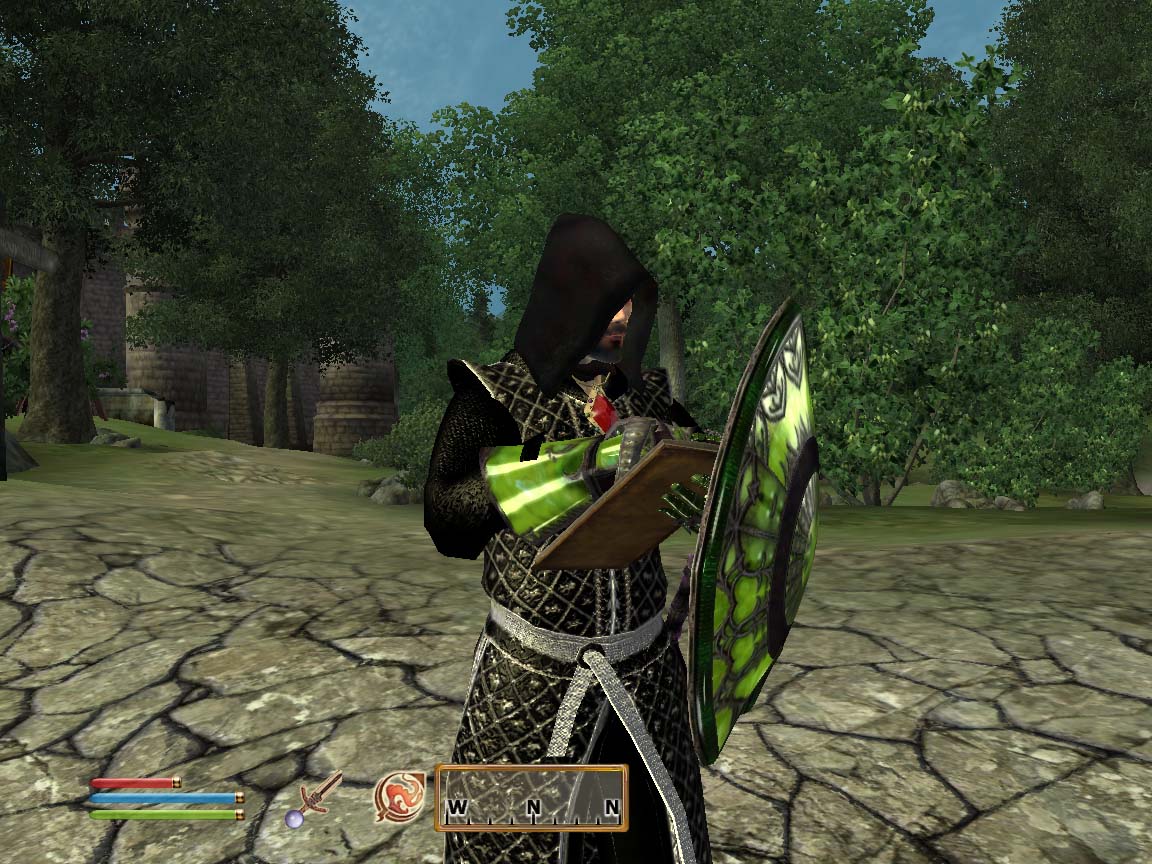The image size is (1152, 864).
Task: Open the compass bar
Action: point(531,798)
